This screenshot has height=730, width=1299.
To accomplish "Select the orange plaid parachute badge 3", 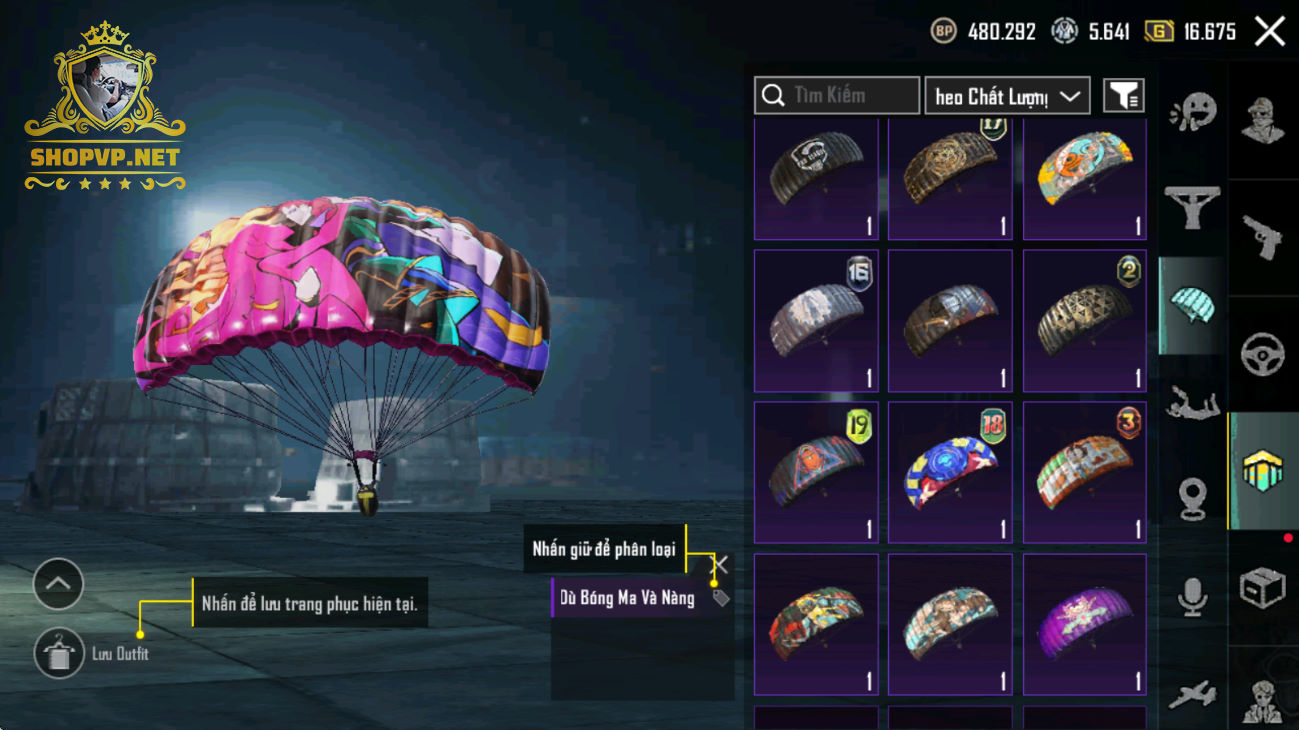I will 1084,473.
